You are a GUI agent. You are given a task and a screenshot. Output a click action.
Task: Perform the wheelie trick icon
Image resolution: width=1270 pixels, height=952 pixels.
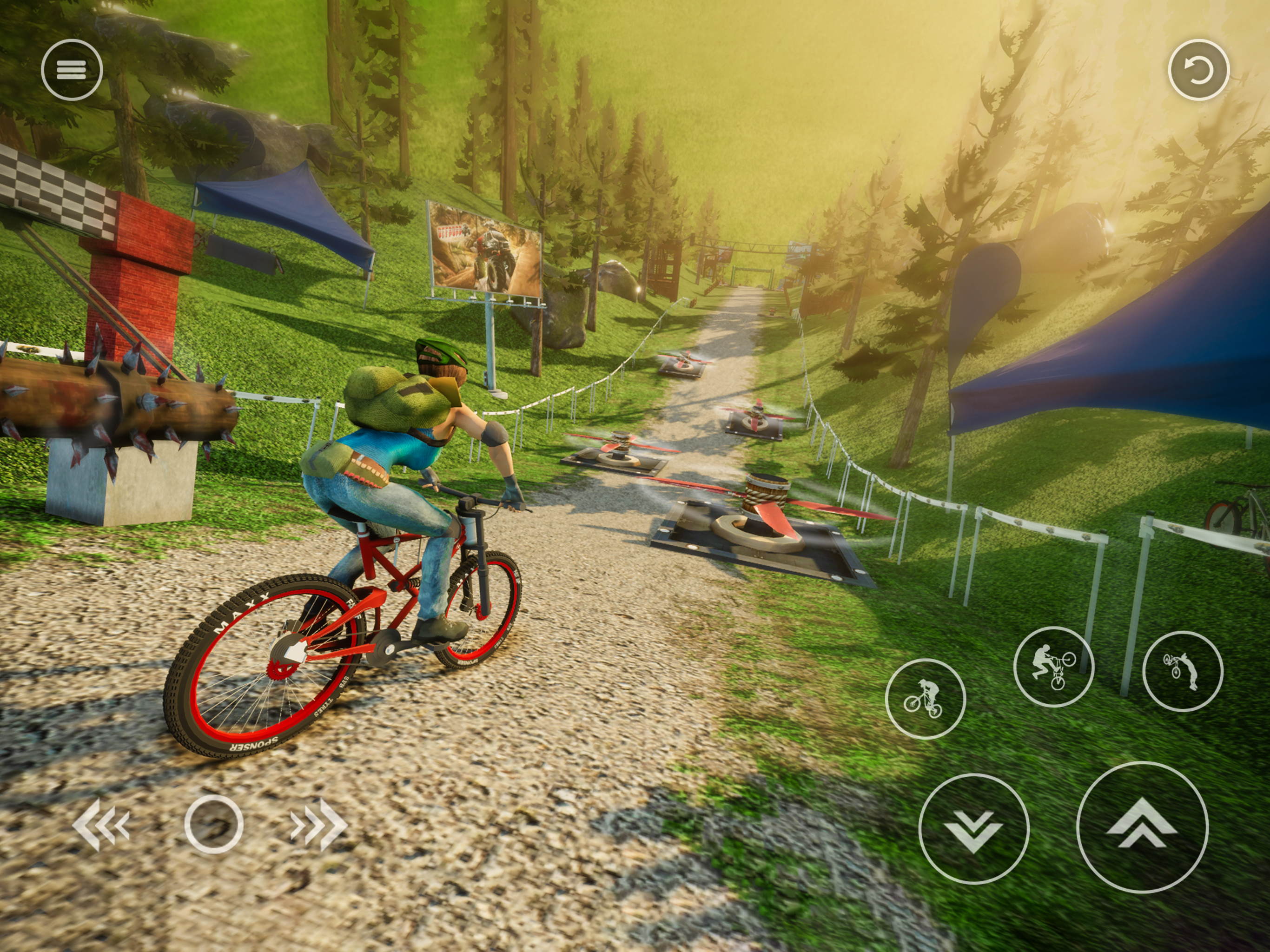coord(925,699)
